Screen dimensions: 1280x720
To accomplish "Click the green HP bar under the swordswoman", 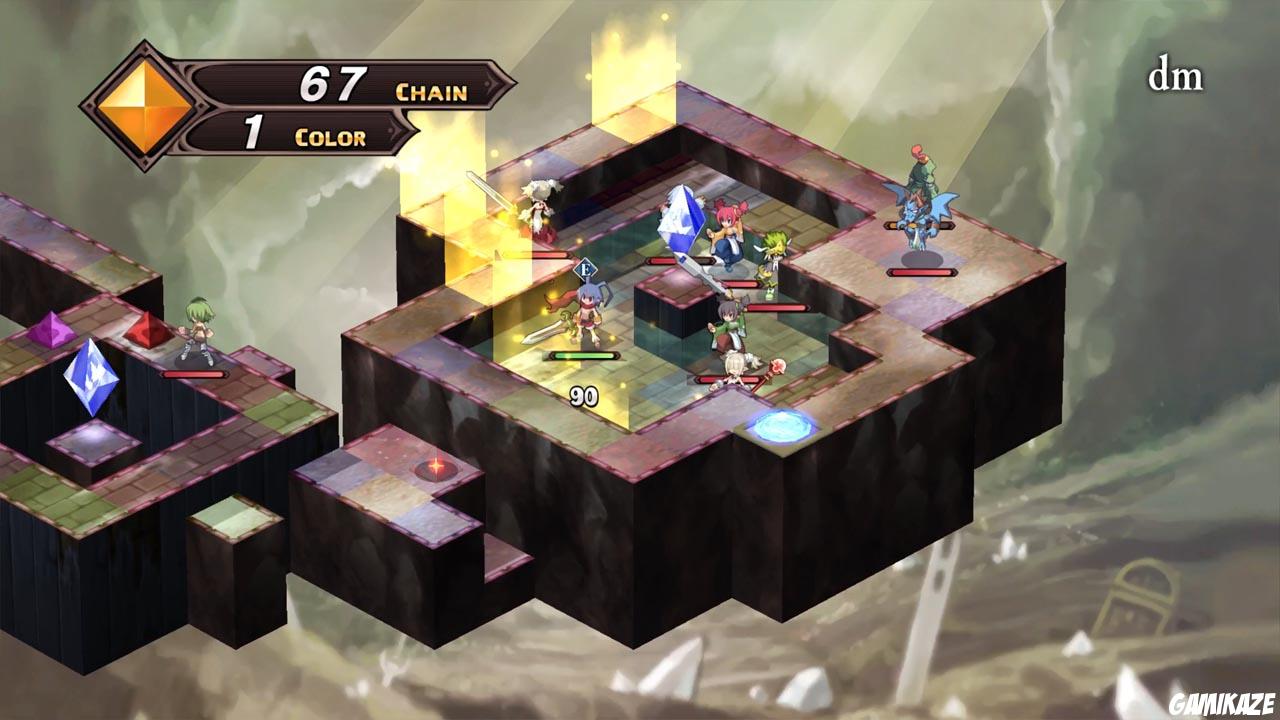I will pyautogui.click(x=583, y=357).
